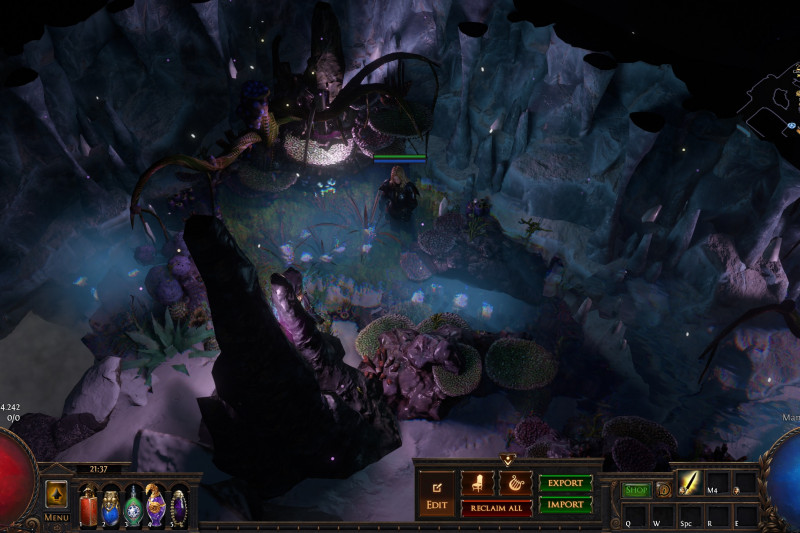Collapse the hideout panel with the arrow
This screenshot has width=800, height=533.
(508, 460)
